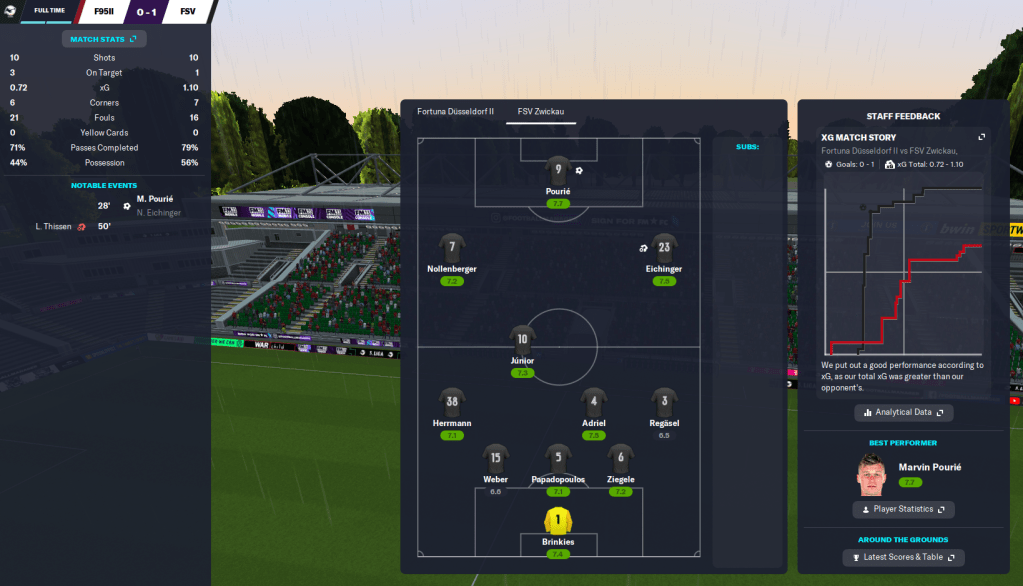View Player Statistics for best performer

coord(903,509)
